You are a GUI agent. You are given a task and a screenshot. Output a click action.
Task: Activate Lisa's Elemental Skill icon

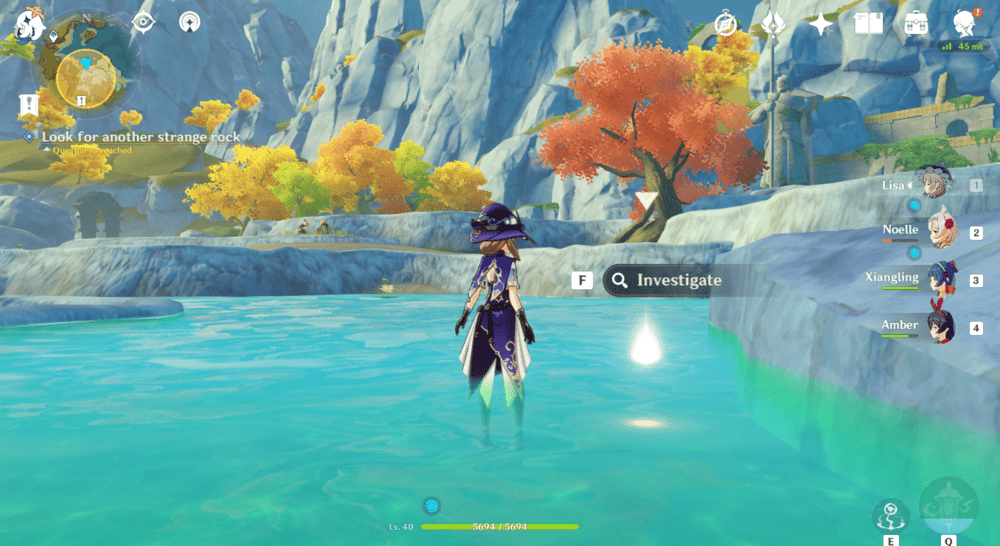coord(890,516)
